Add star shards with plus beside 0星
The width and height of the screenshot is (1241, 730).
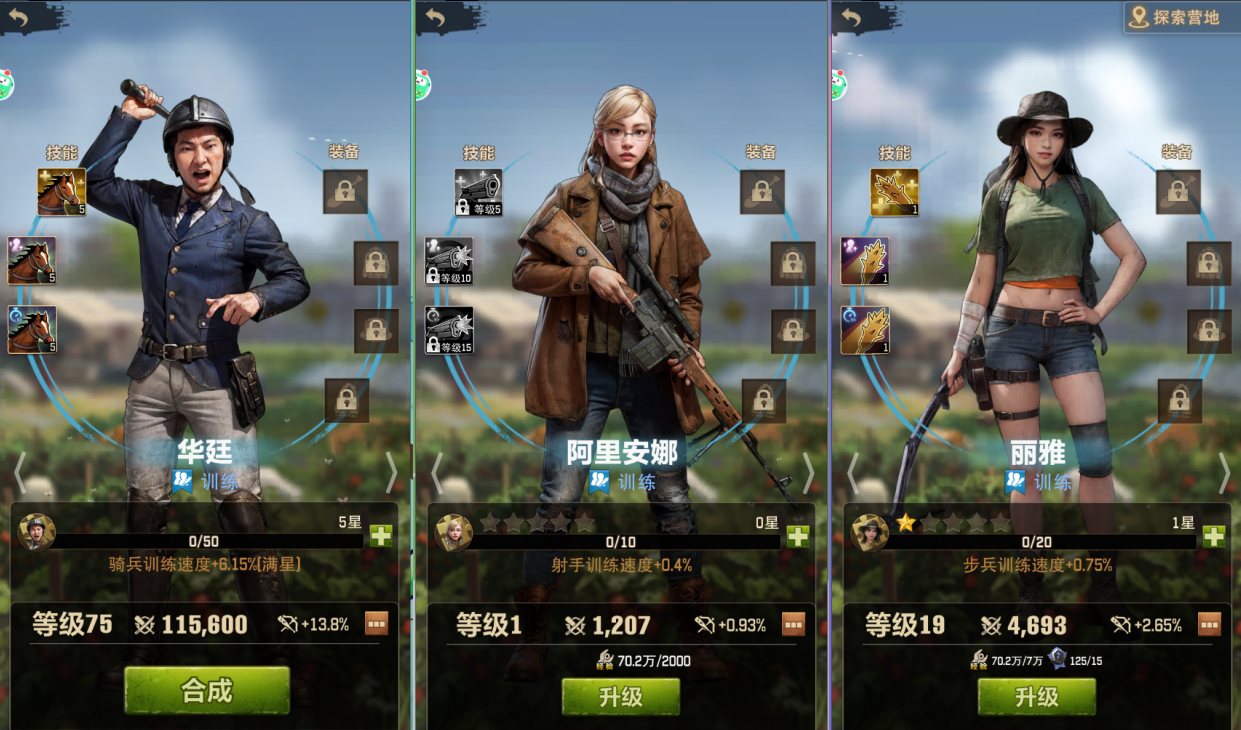tap(797, 536)
